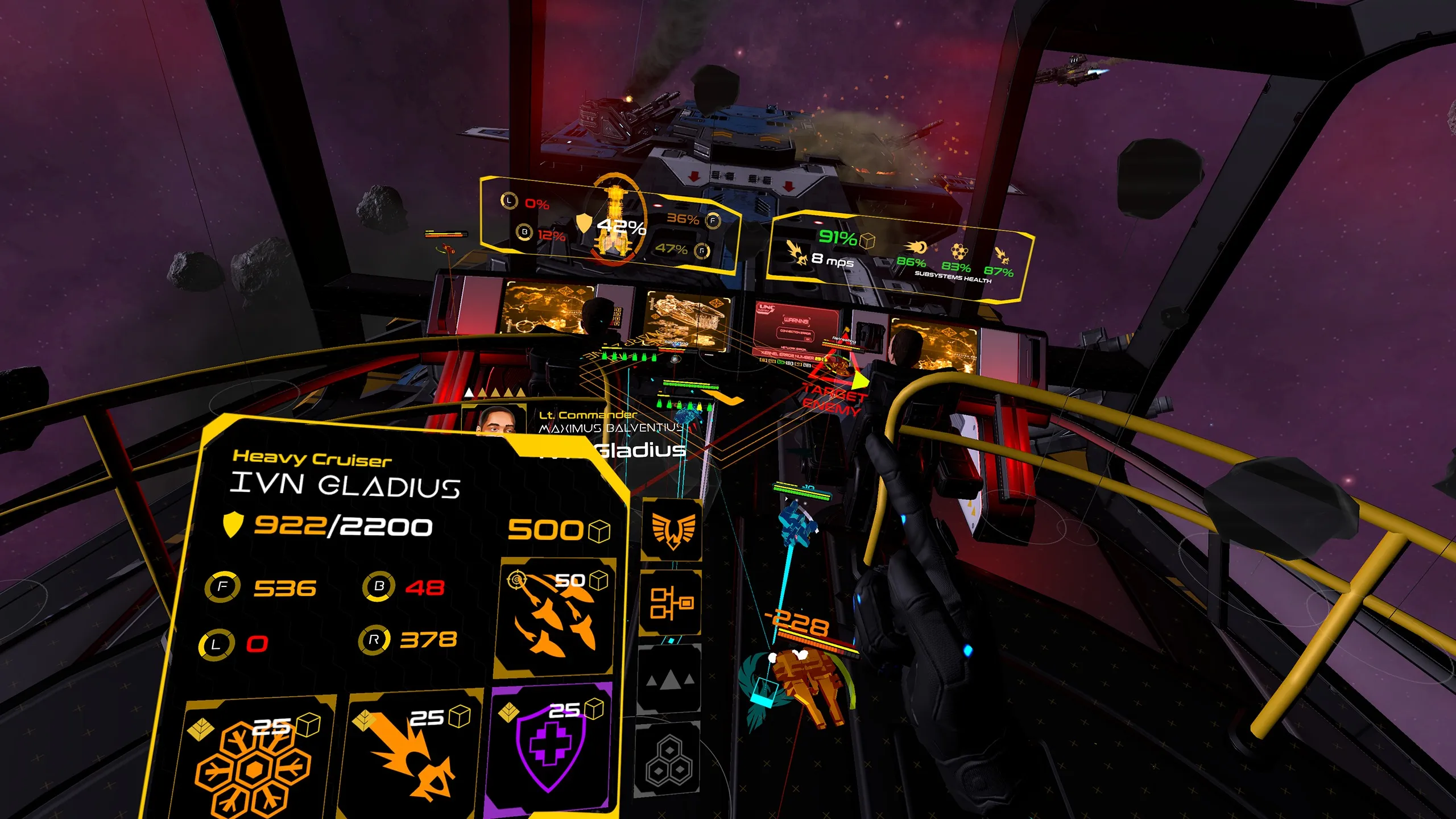The image size is (1456, 819).
Task: Activate the missile swarm ability costing 50
Action: (x=555, y=617)
